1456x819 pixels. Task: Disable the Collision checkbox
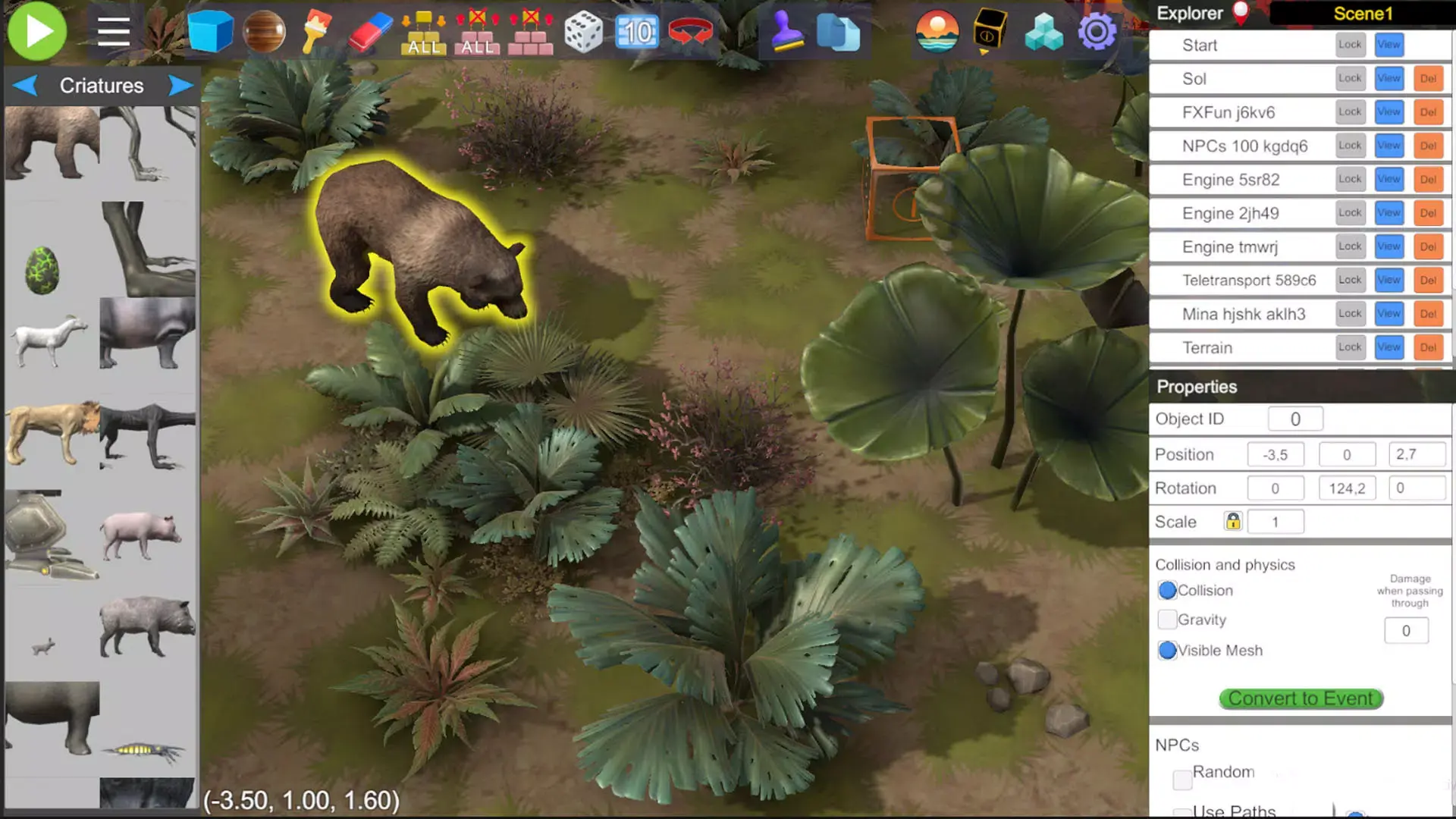pos(1167,590)
